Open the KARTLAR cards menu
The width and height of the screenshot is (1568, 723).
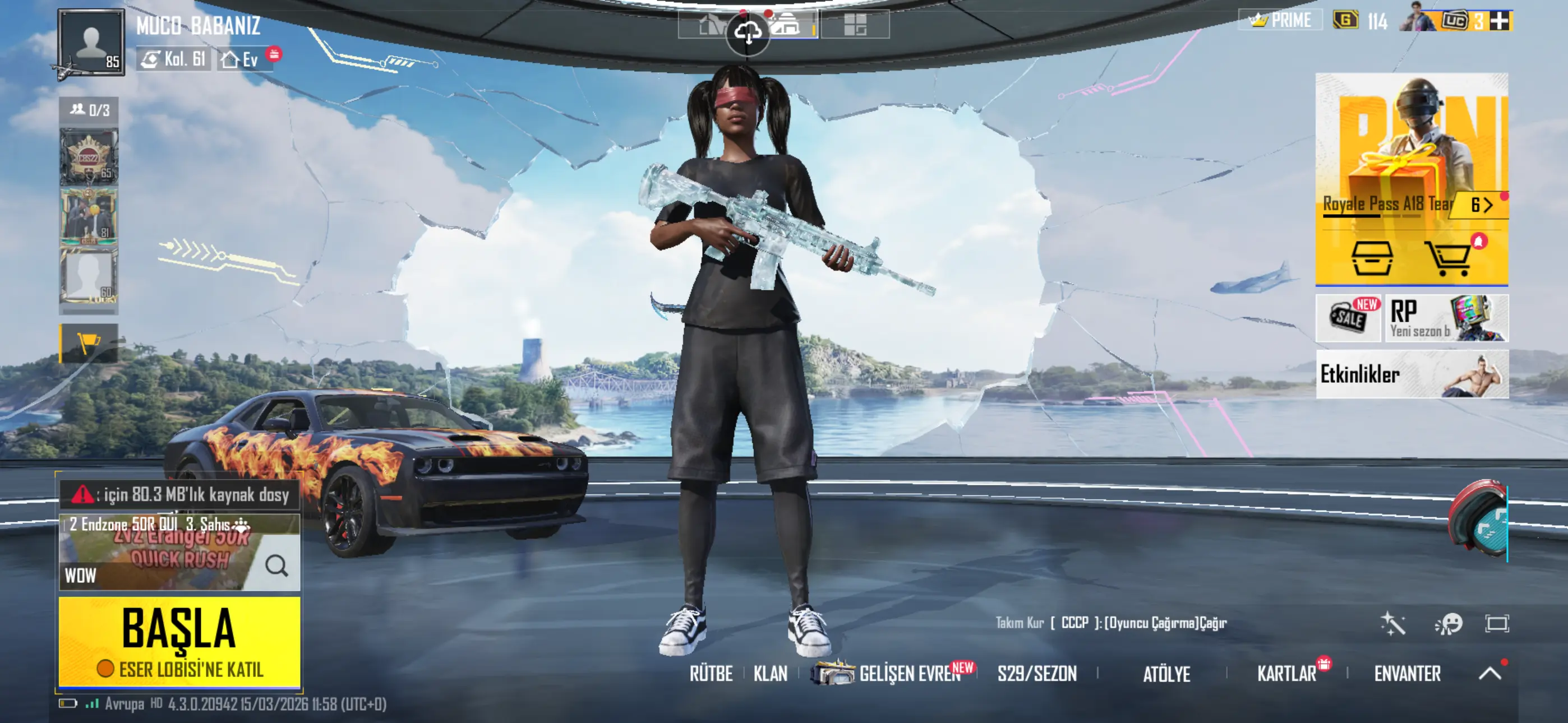tap(1286, 674)
